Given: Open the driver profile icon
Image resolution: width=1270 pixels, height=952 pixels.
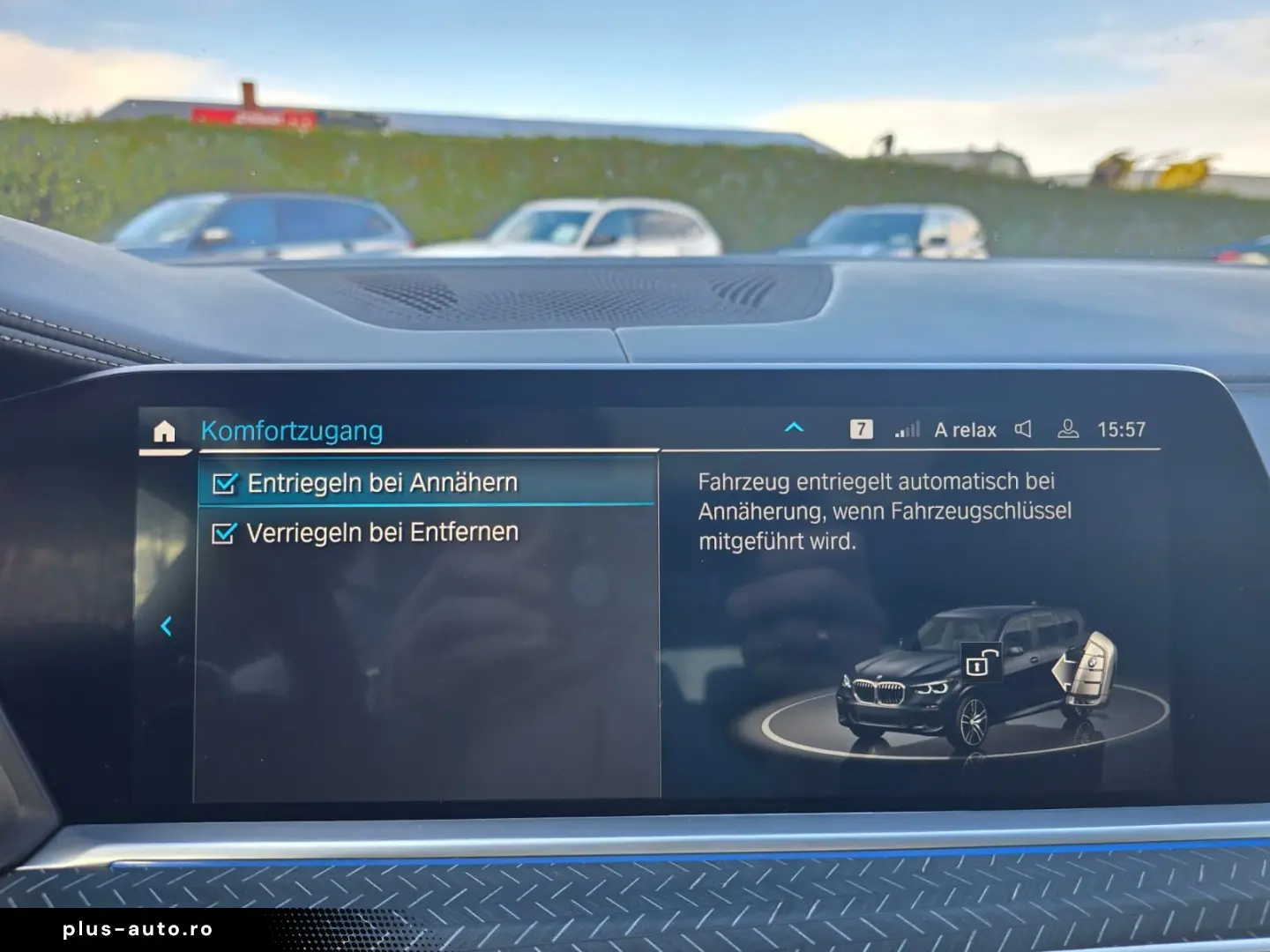Looking at the screenshot, I should click(x=1067, y=429).
